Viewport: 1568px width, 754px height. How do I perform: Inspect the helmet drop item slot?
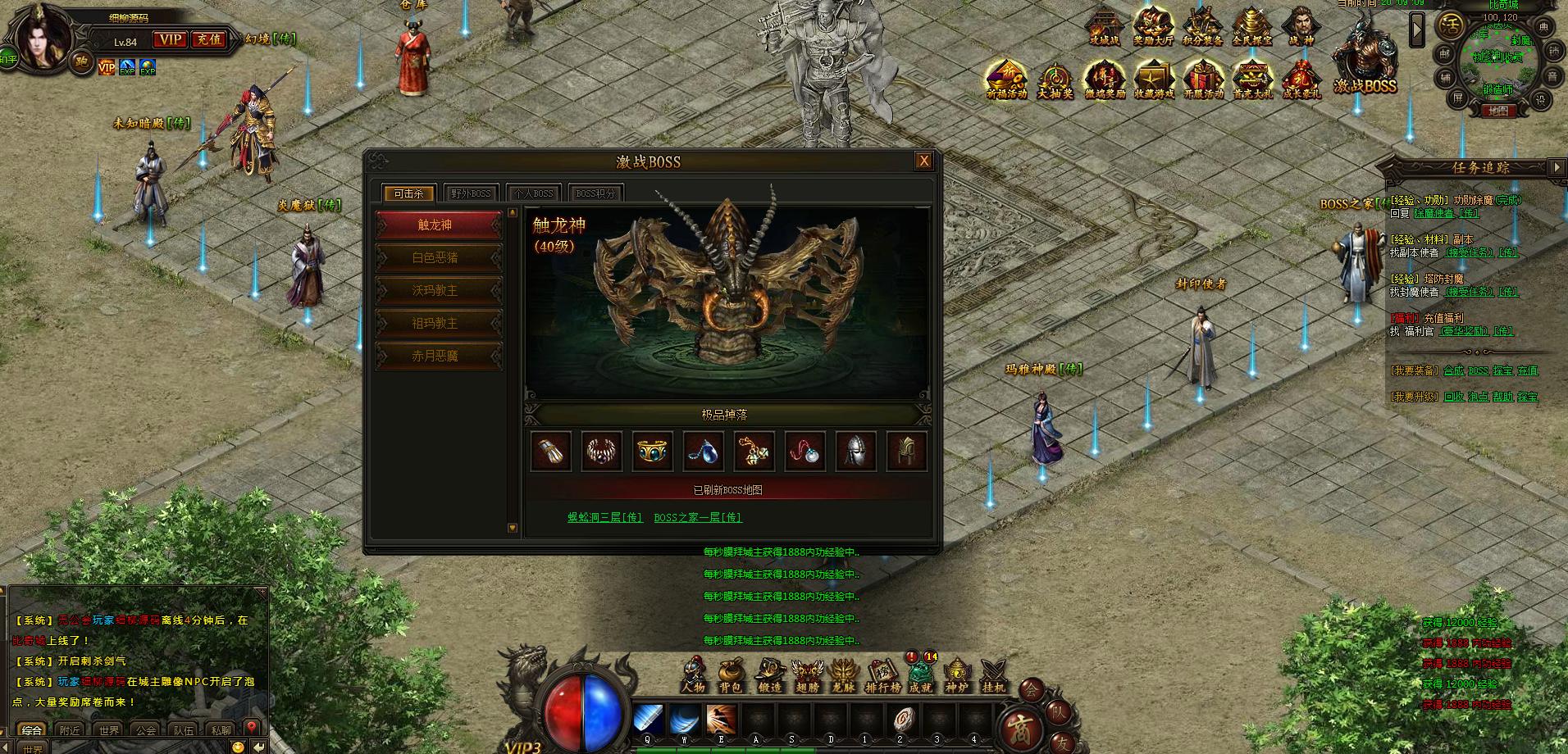point(855,451)
